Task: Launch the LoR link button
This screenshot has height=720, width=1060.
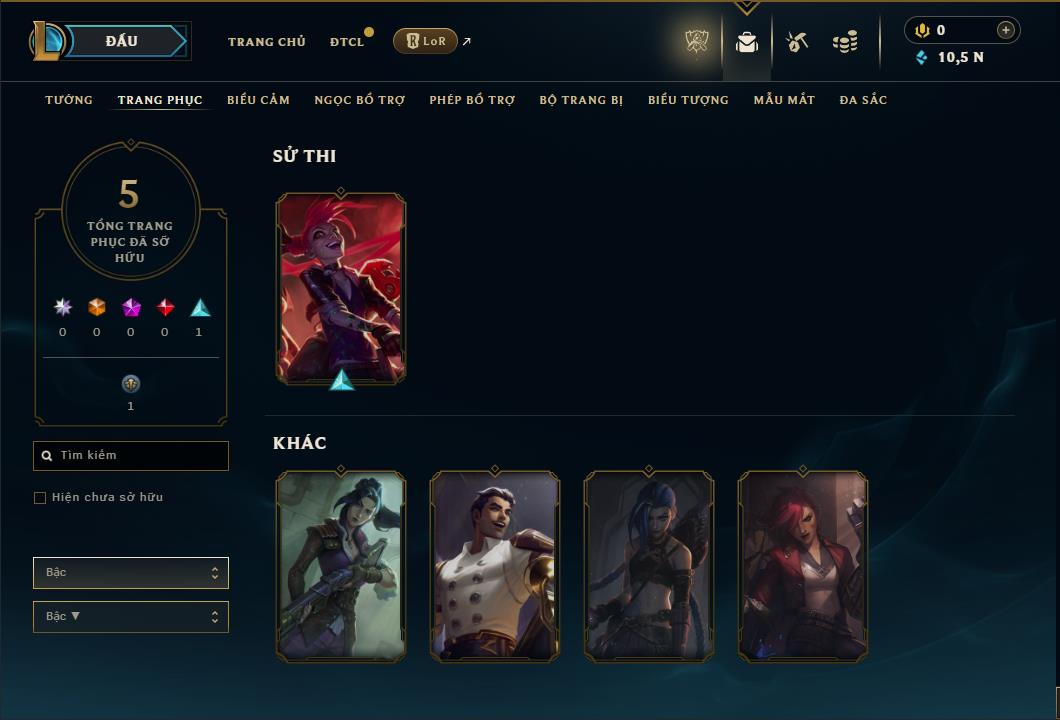Action: pos(425,41)
